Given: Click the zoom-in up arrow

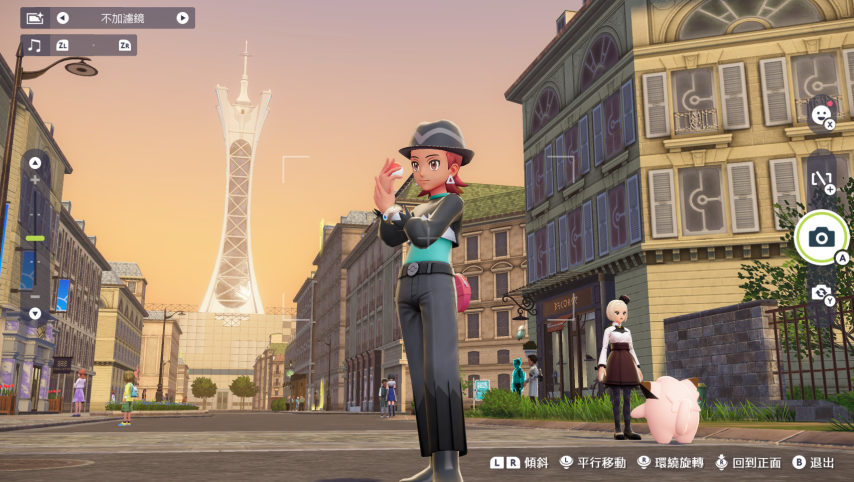Looking at the screenshot, I should (35, 163).
